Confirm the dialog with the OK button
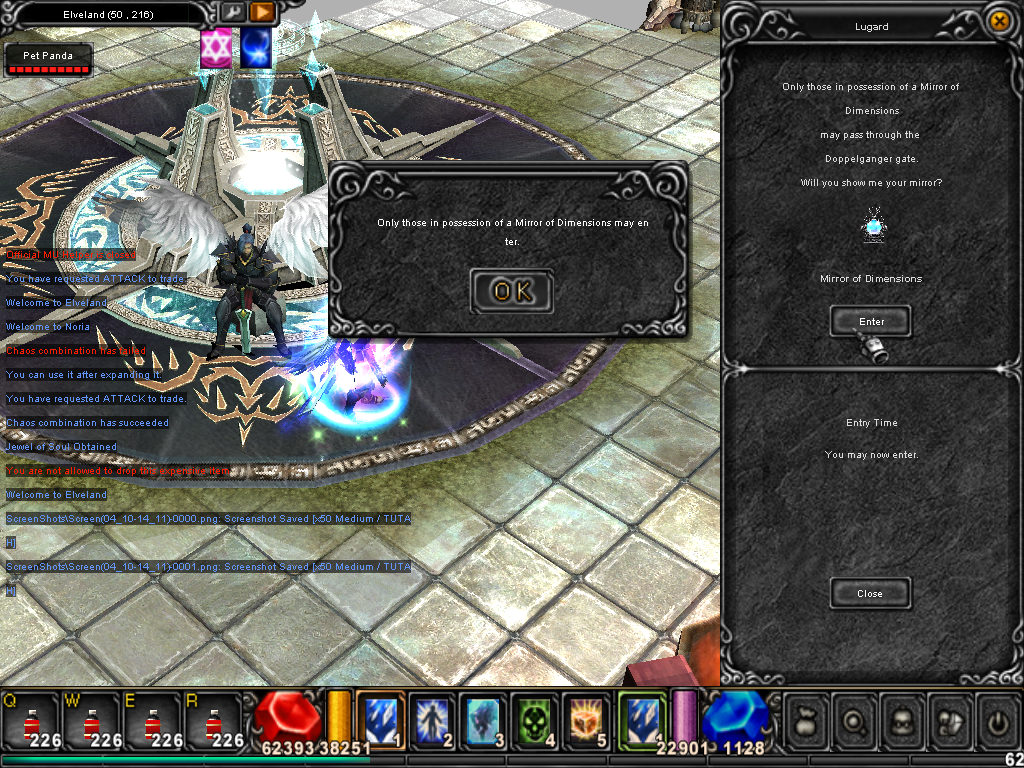1024x768 pixels. (511, 291)
